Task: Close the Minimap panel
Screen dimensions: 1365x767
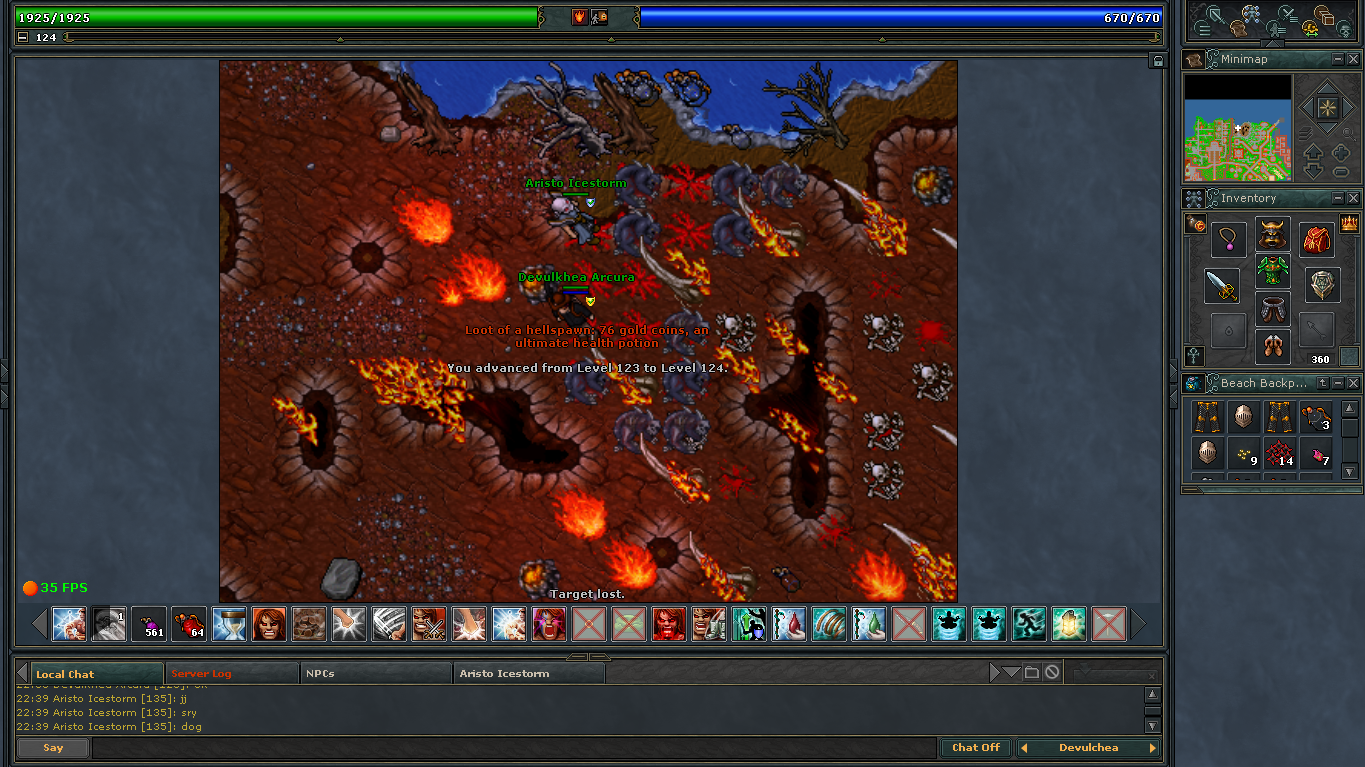Action: tap(1353, 60)
